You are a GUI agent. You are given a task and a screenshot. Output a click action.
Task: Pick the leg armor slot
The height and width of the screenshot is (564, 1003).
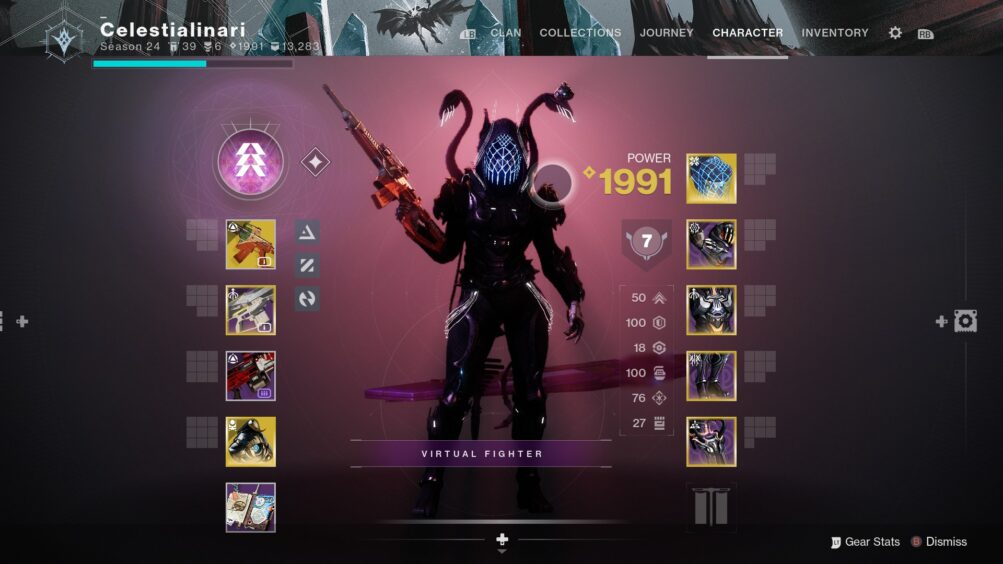click(x=711, y=376)
